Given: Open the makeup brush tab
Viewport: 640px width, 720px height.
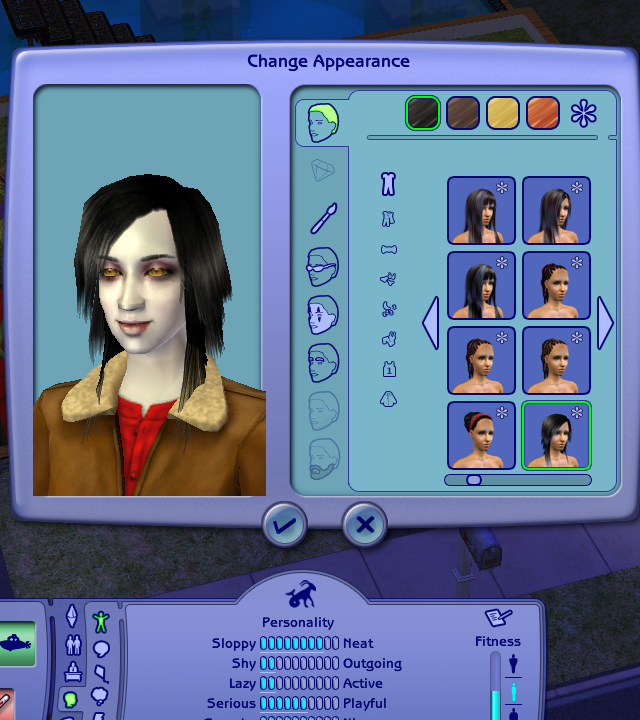Looking at the screenshot, I should pyautogui.click(x=323, y=217).
